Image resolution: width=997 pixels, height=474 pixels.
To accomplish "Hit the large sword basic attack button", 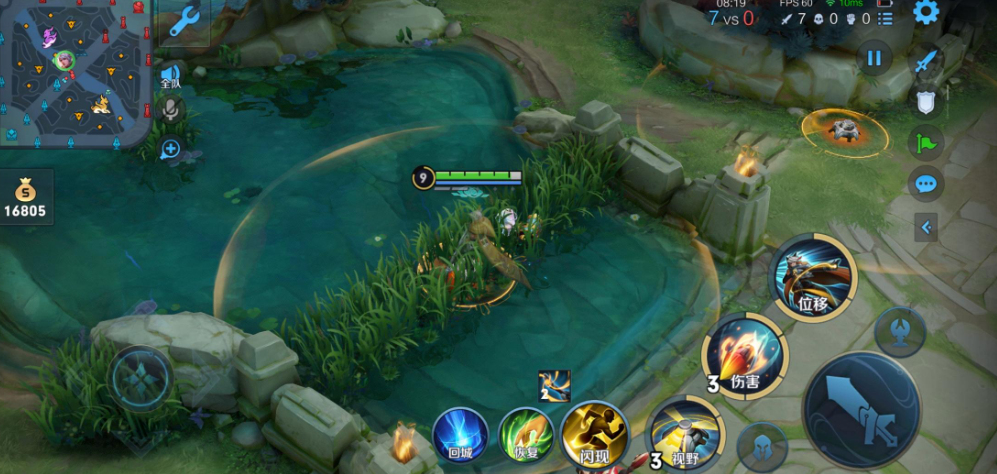I will 862,411.
